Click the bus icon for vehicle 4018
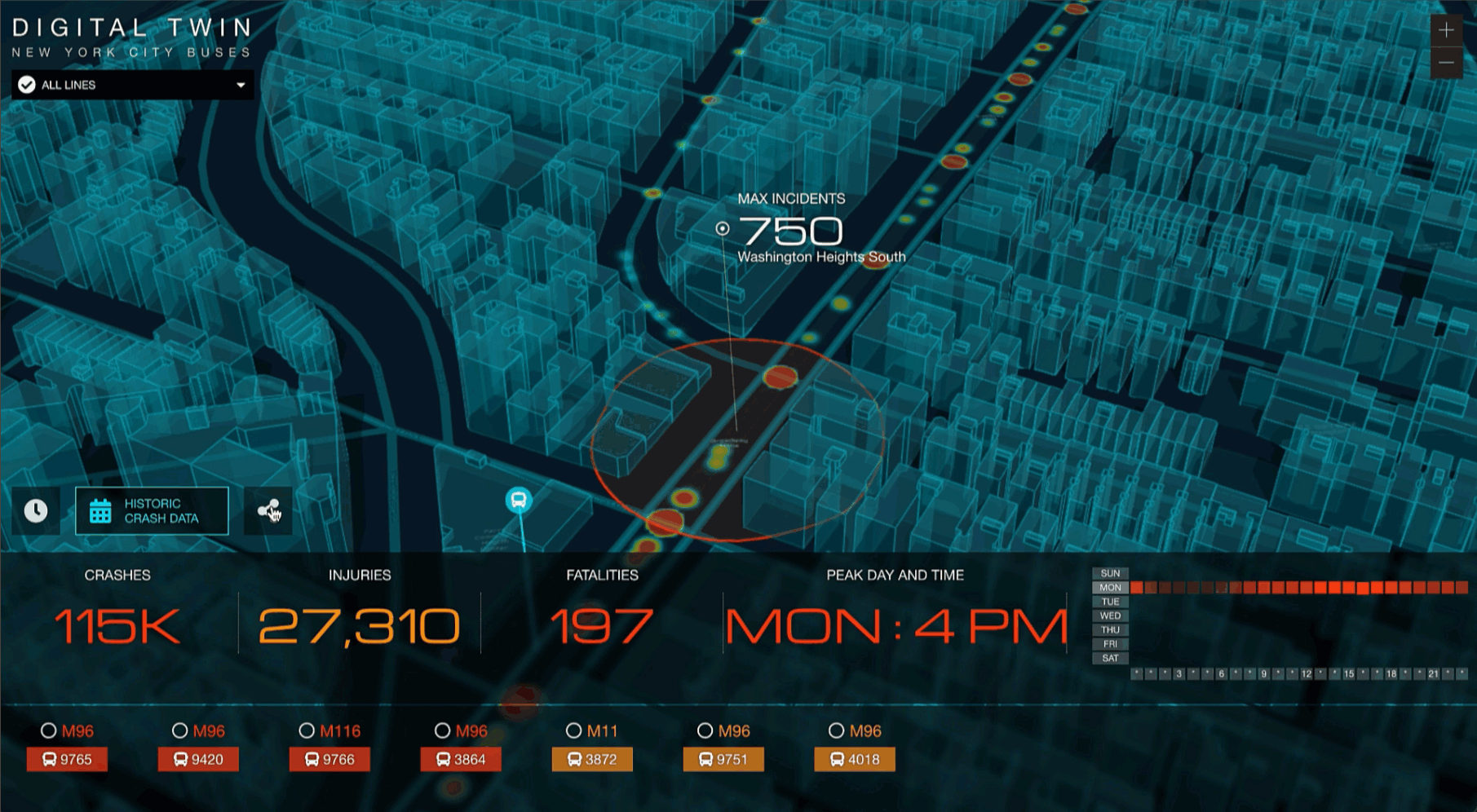The width and height of the screenshot is (1477, 812). pyautogui.click(x=836, y=759)
